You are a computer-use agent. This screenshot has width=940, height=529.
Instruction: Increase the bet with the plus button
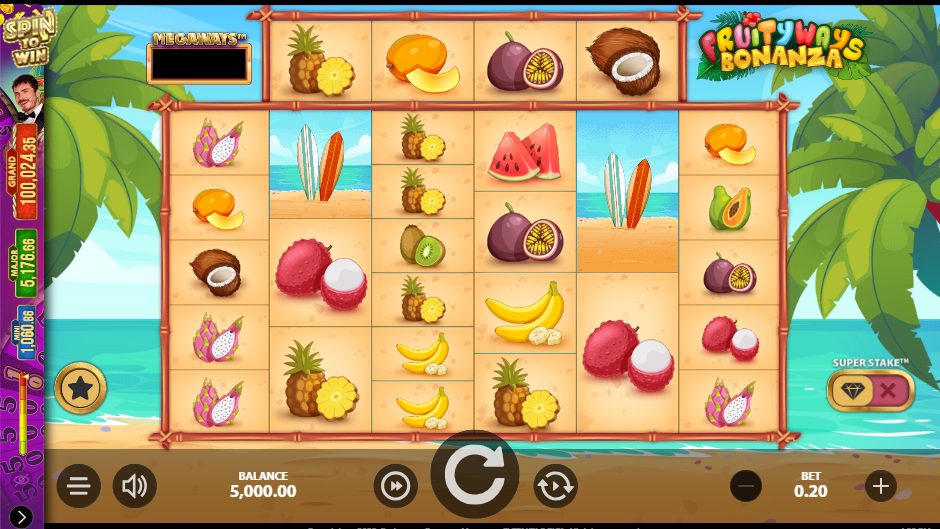coord(880,487)
